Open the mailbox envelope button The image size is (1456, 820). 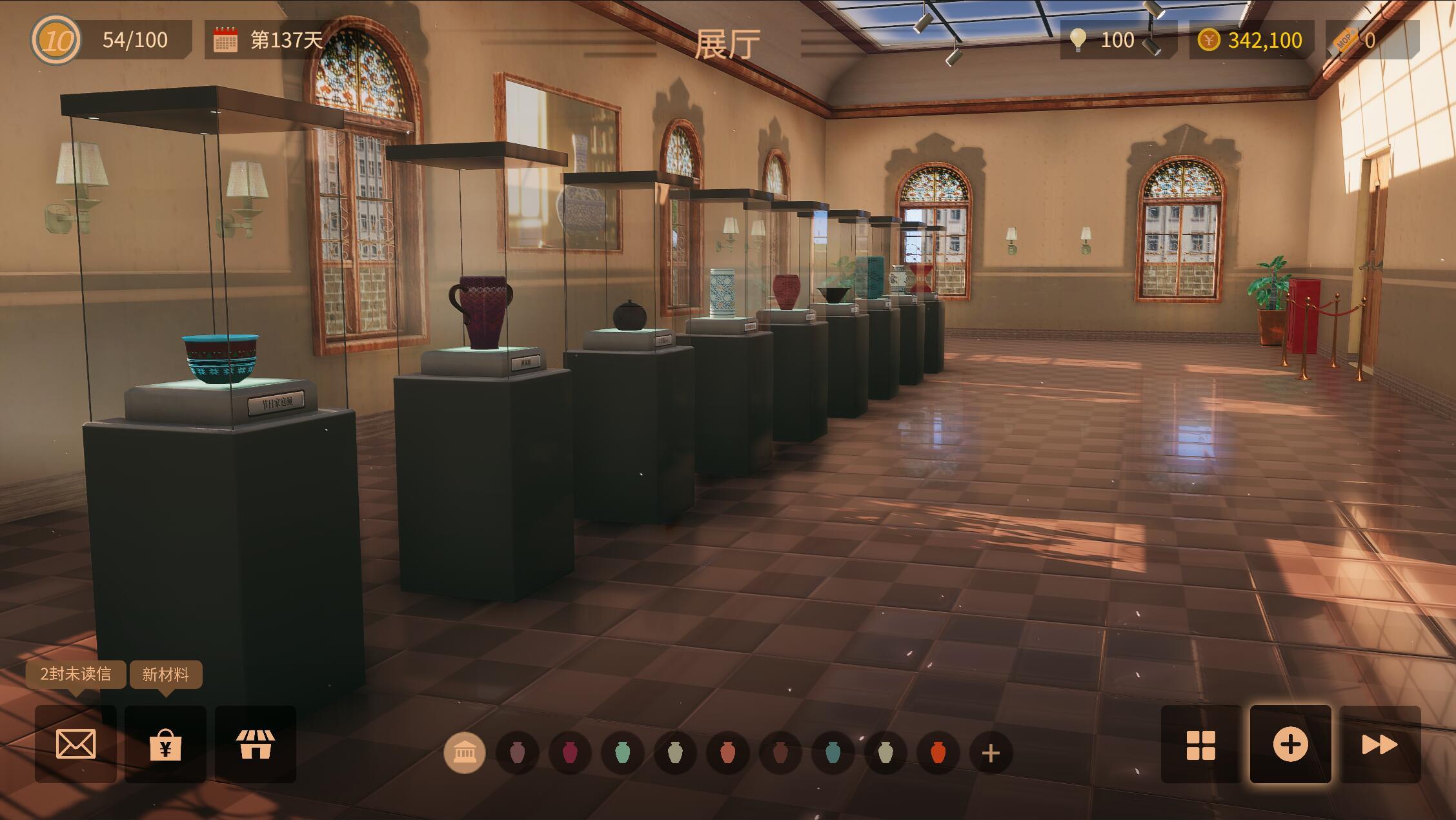(x=76, y=744)
